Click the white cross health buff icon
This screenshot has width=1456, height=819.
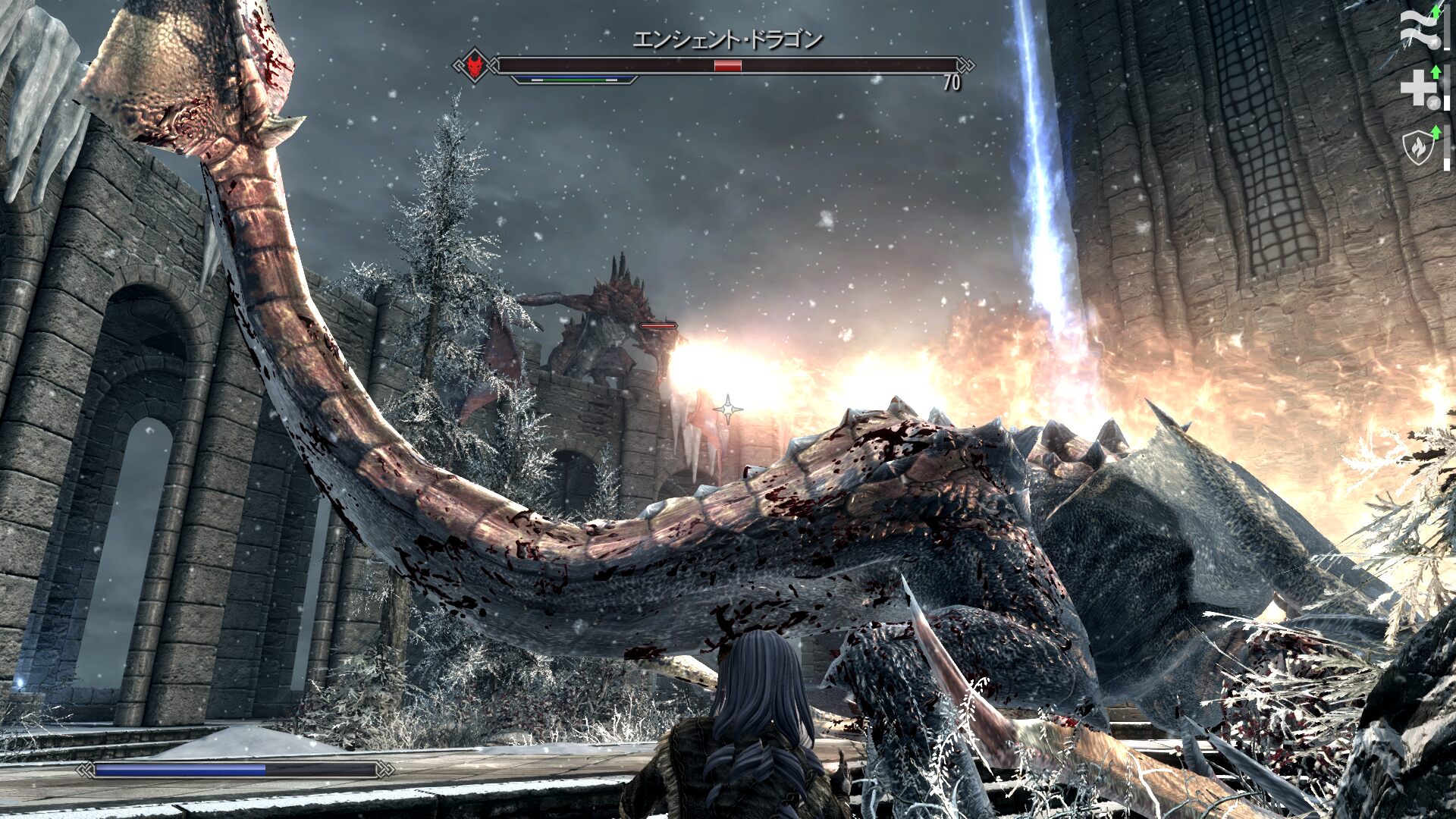1417,89
